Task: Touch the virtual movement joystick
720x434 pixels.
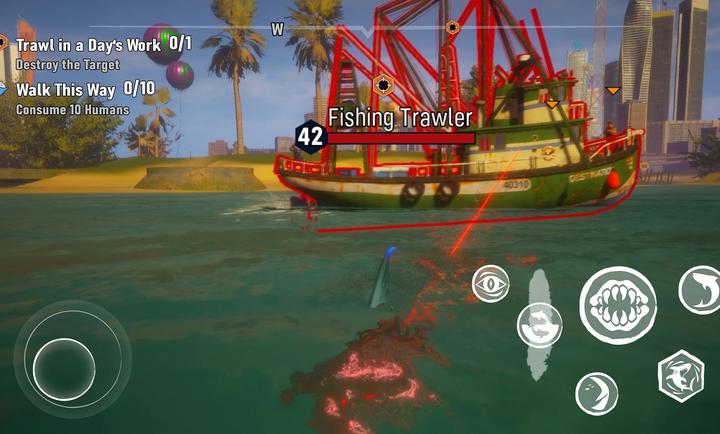Action: (65, 367)
